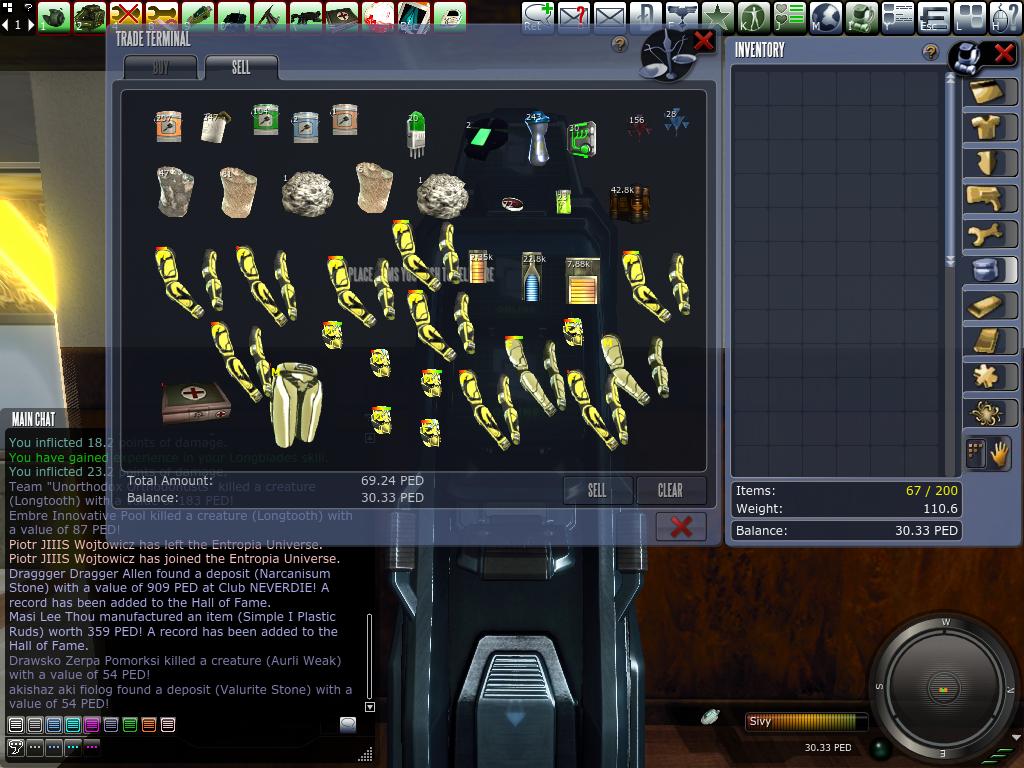Open the clothing category in inventory
The width and height of the screenshot is (1024, 768).
990,127
